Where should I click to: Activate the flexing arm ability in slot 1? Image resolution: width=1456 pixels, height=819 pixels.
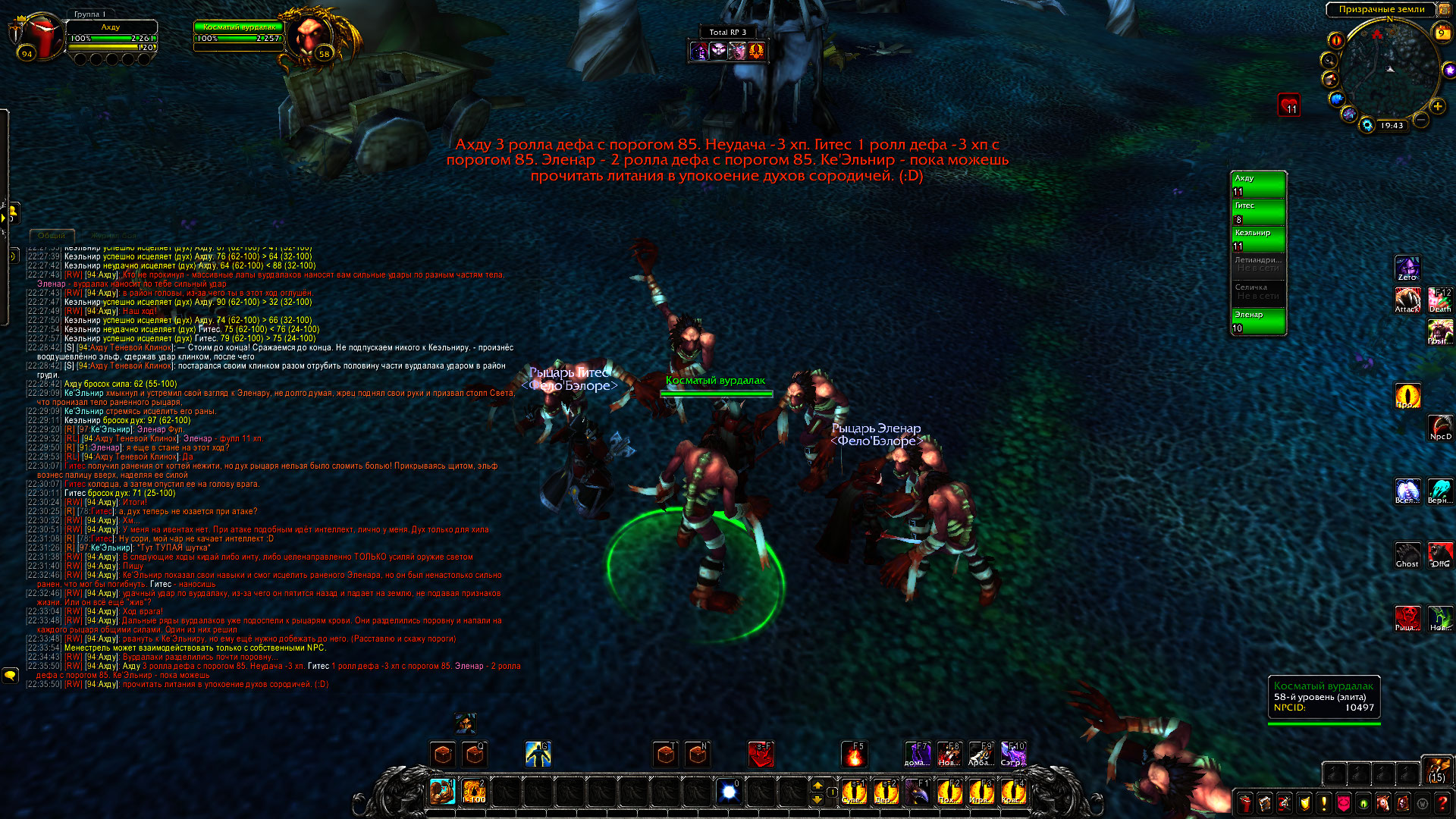point(442,792)
